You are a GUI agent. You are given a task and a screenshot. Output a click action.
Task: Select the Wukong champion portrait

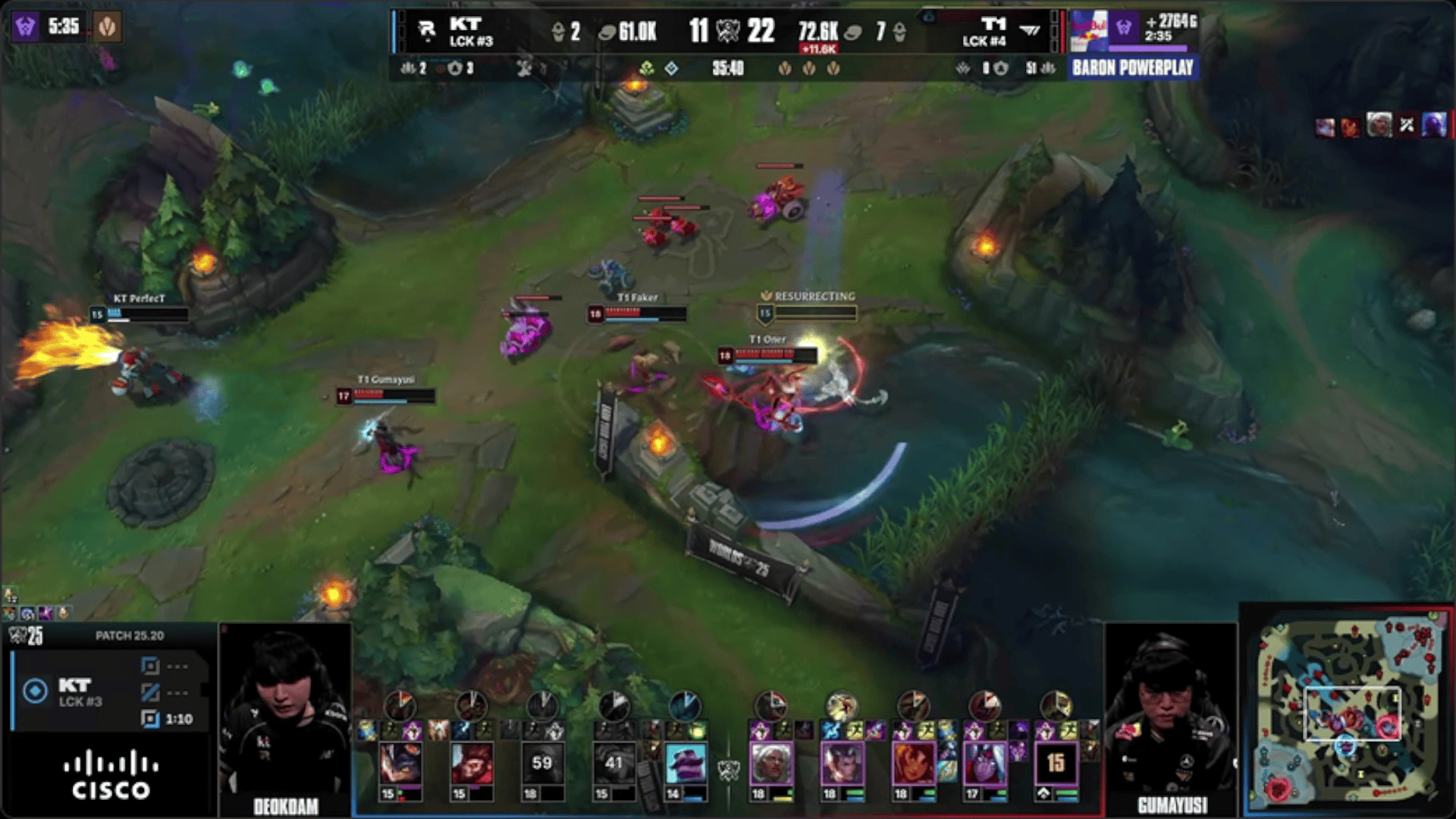pyautogui.click(x=472, y=763)
